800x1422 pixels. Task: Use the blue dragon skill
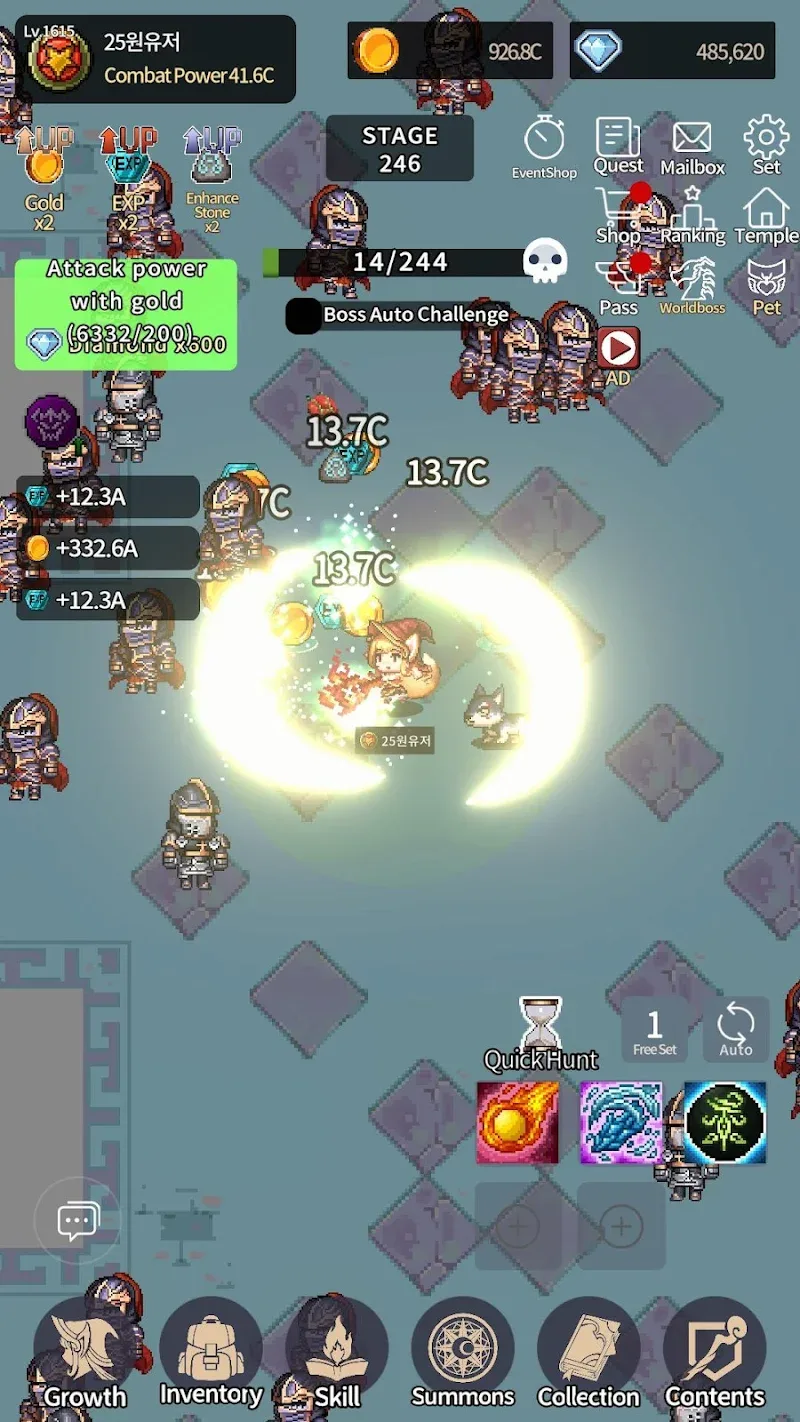coord(621,1122)
